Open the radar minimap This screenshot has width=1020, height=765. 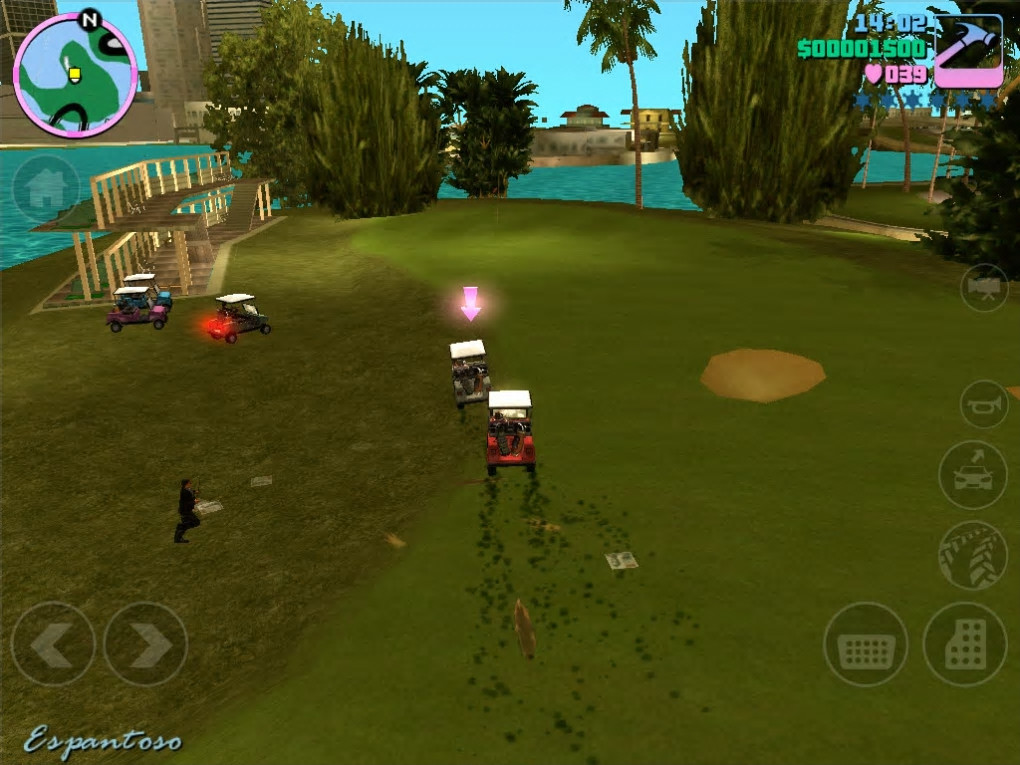(x=75, y=74)
